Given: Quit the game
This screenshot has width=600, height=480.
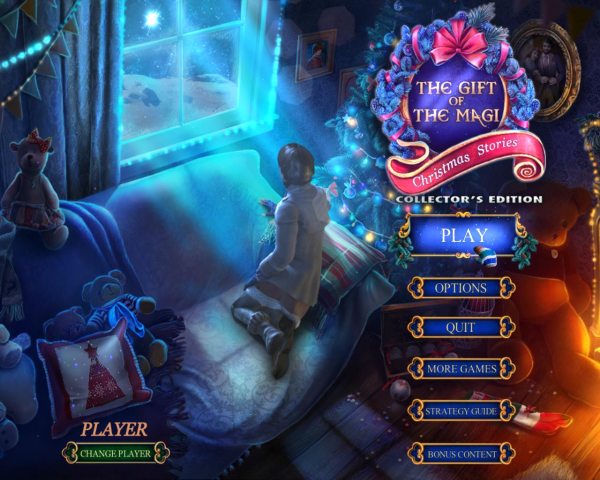Looking at the screenshot, I should click(x=460, y=328).
